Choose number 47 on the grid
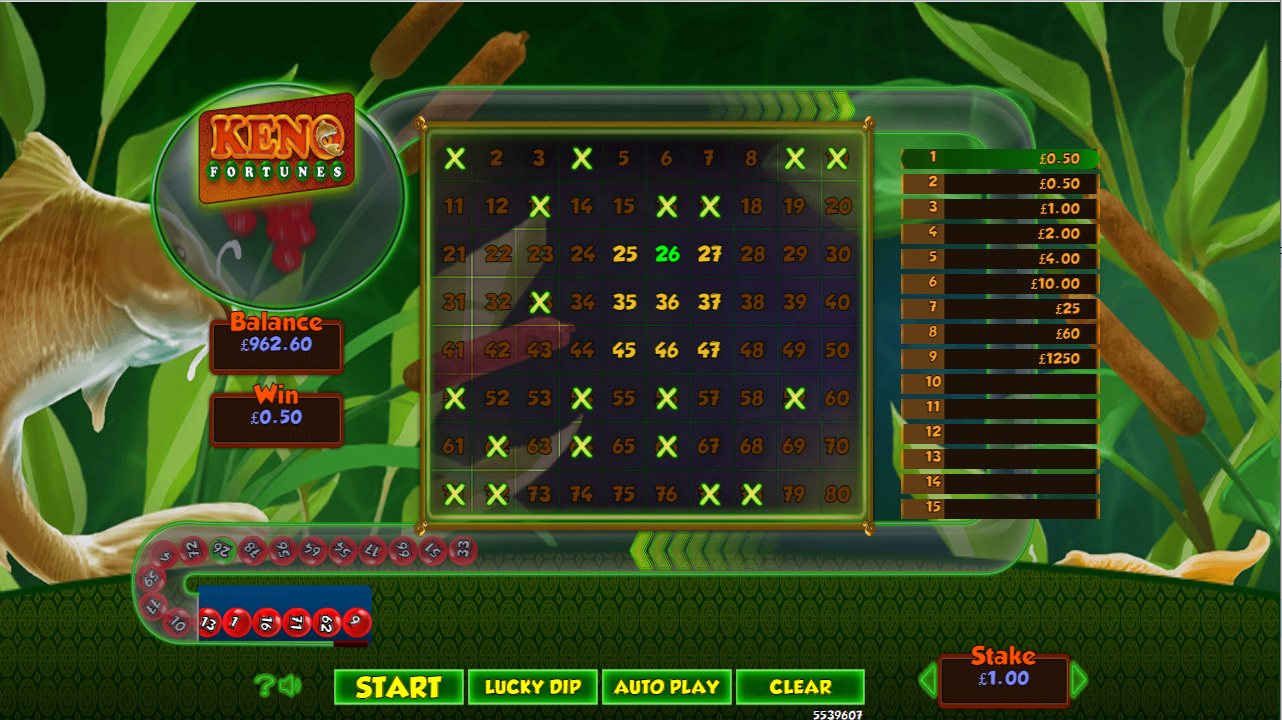The image size is (1282, 720). (710, 350)
